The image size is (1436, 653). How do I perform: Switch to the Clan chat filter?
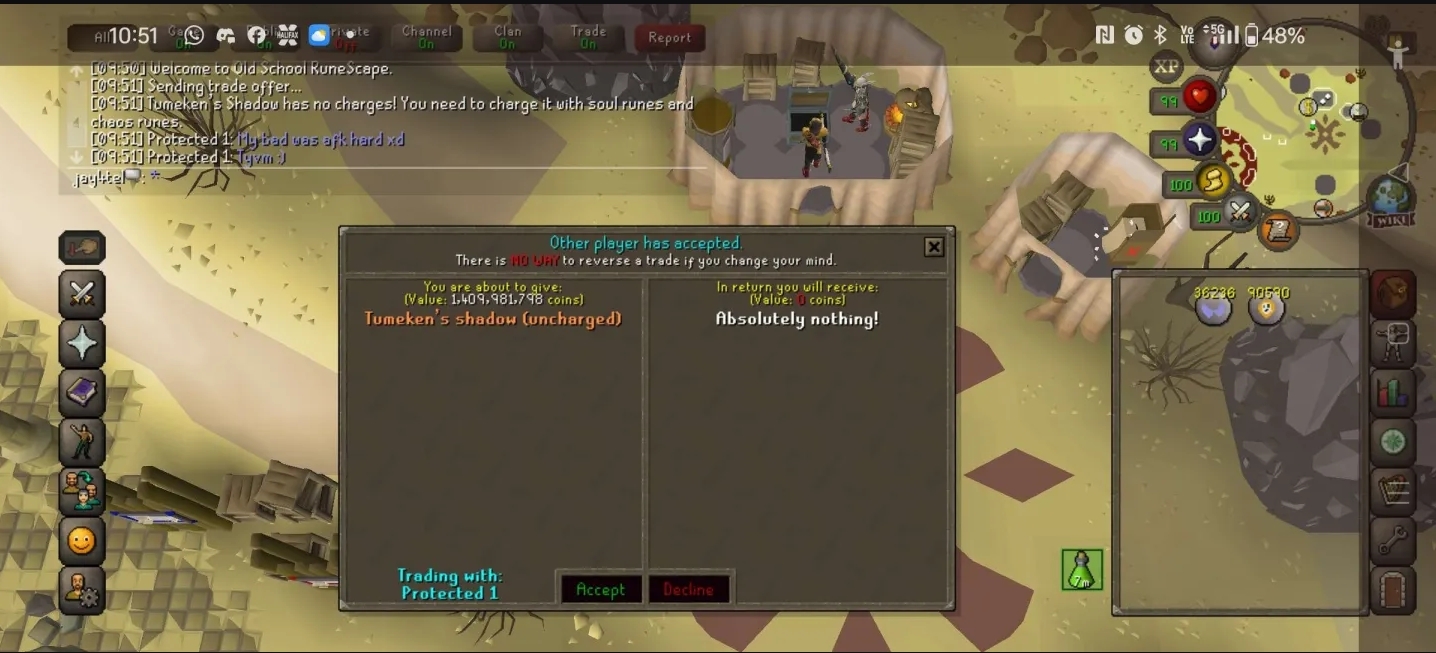point(507,38)
